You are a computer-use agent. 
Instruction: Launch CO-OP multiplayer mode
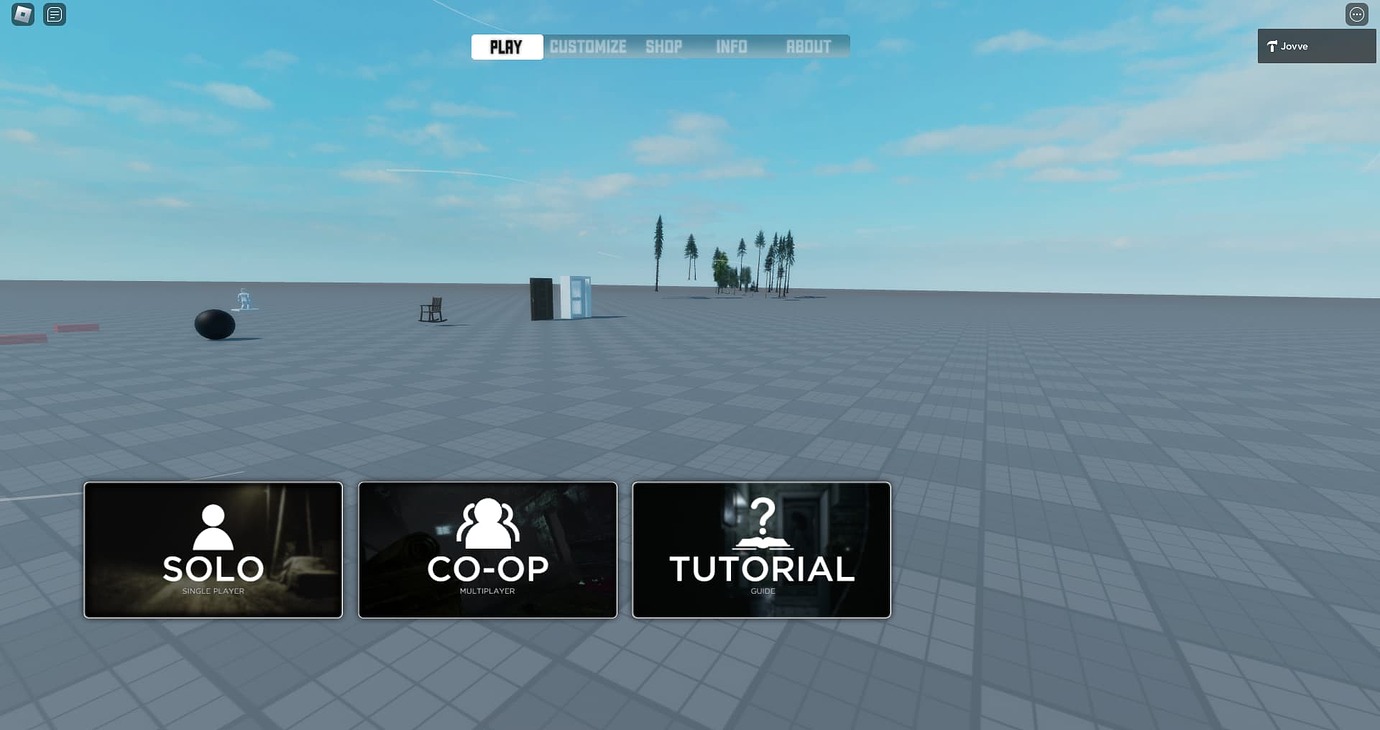tap(487, 549)
